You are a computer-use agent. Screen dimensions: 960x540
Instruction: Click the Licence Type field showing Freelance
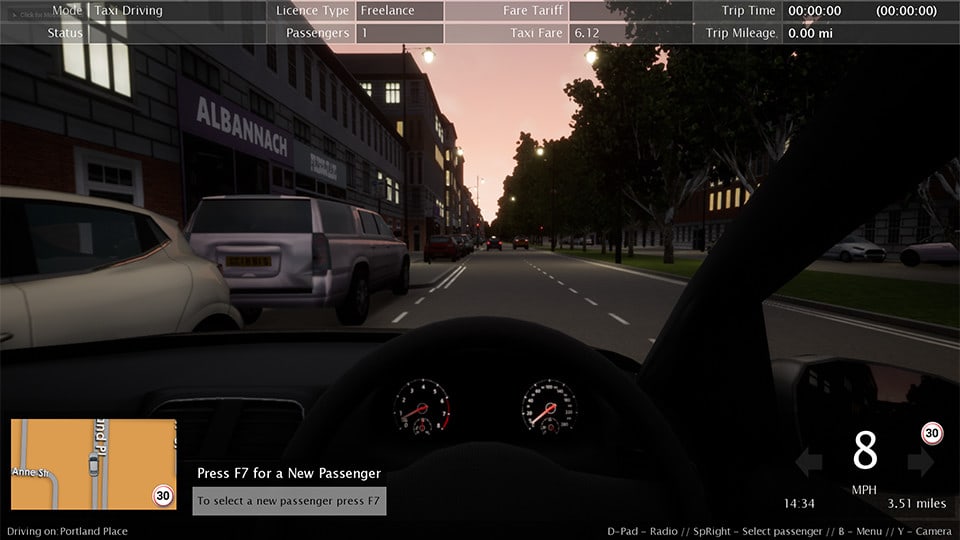click(x=399, y=11)
